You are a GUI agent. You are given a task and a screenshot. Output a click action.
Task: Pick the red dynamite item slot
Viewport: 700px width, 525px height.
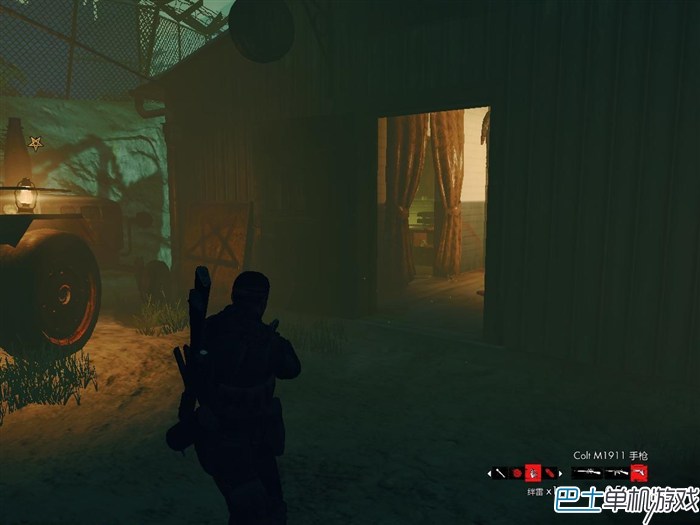pos(549,472)
